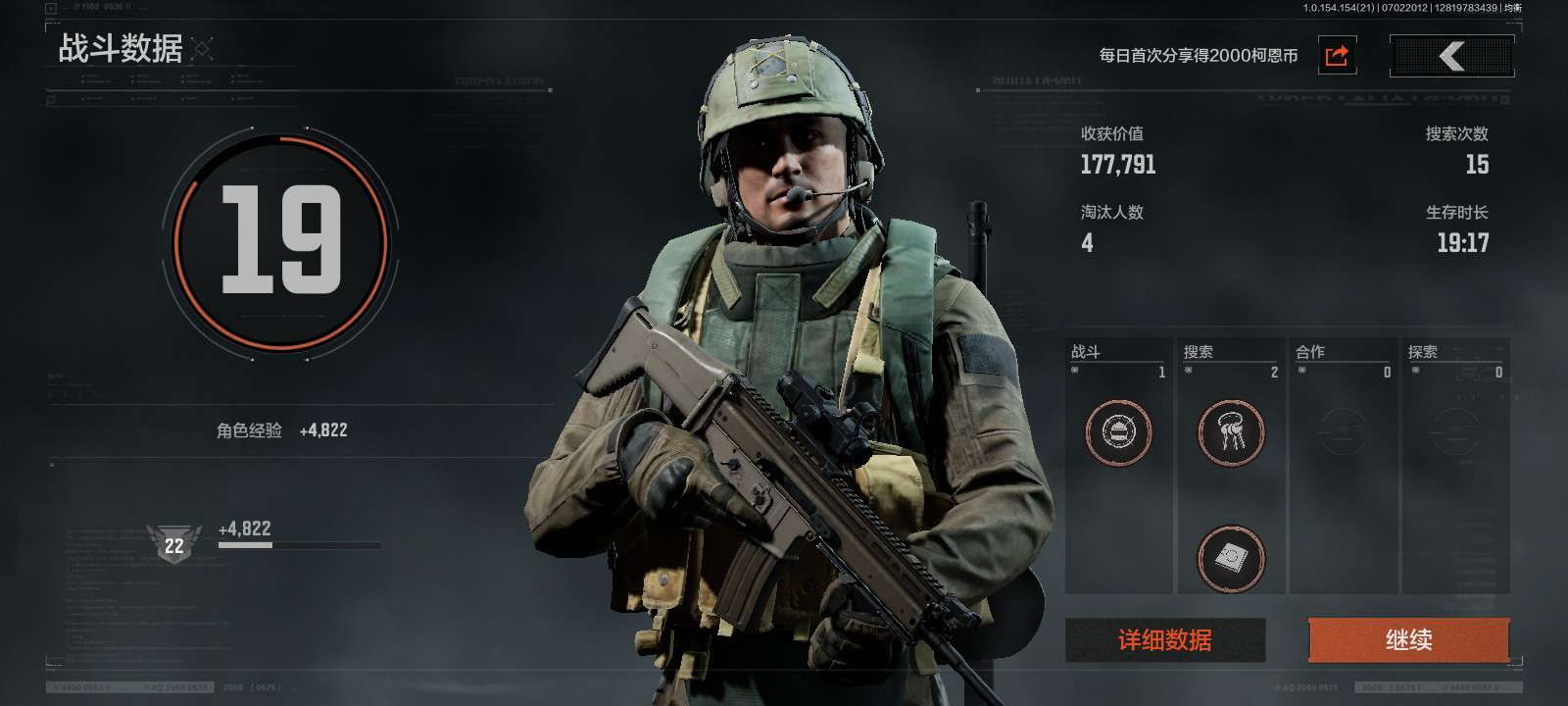1568x706 pixels.
Task: Select the keys medal under 搜索
Action: click(1231, 431)
